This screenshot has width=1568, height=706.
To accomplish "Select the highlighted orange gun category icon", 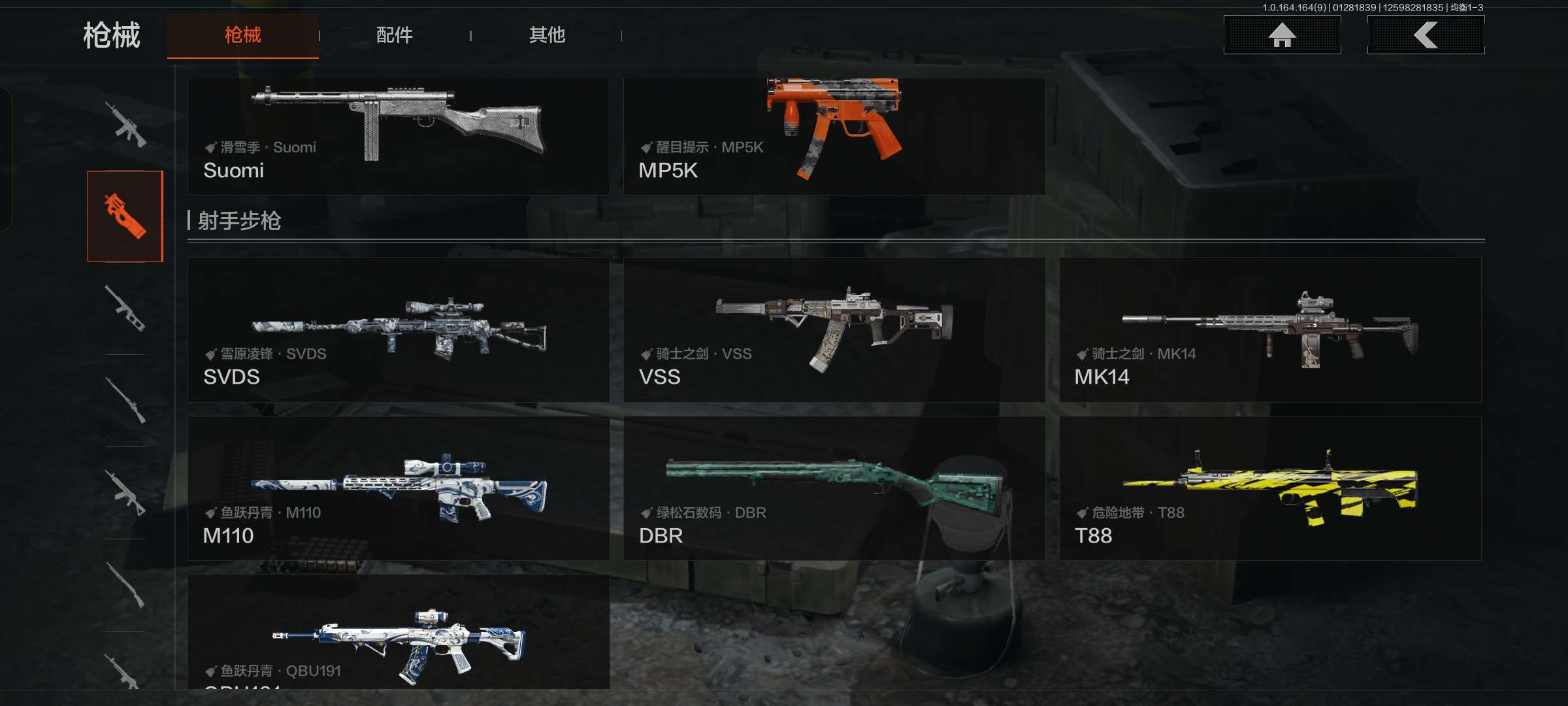I will [125, 216].
